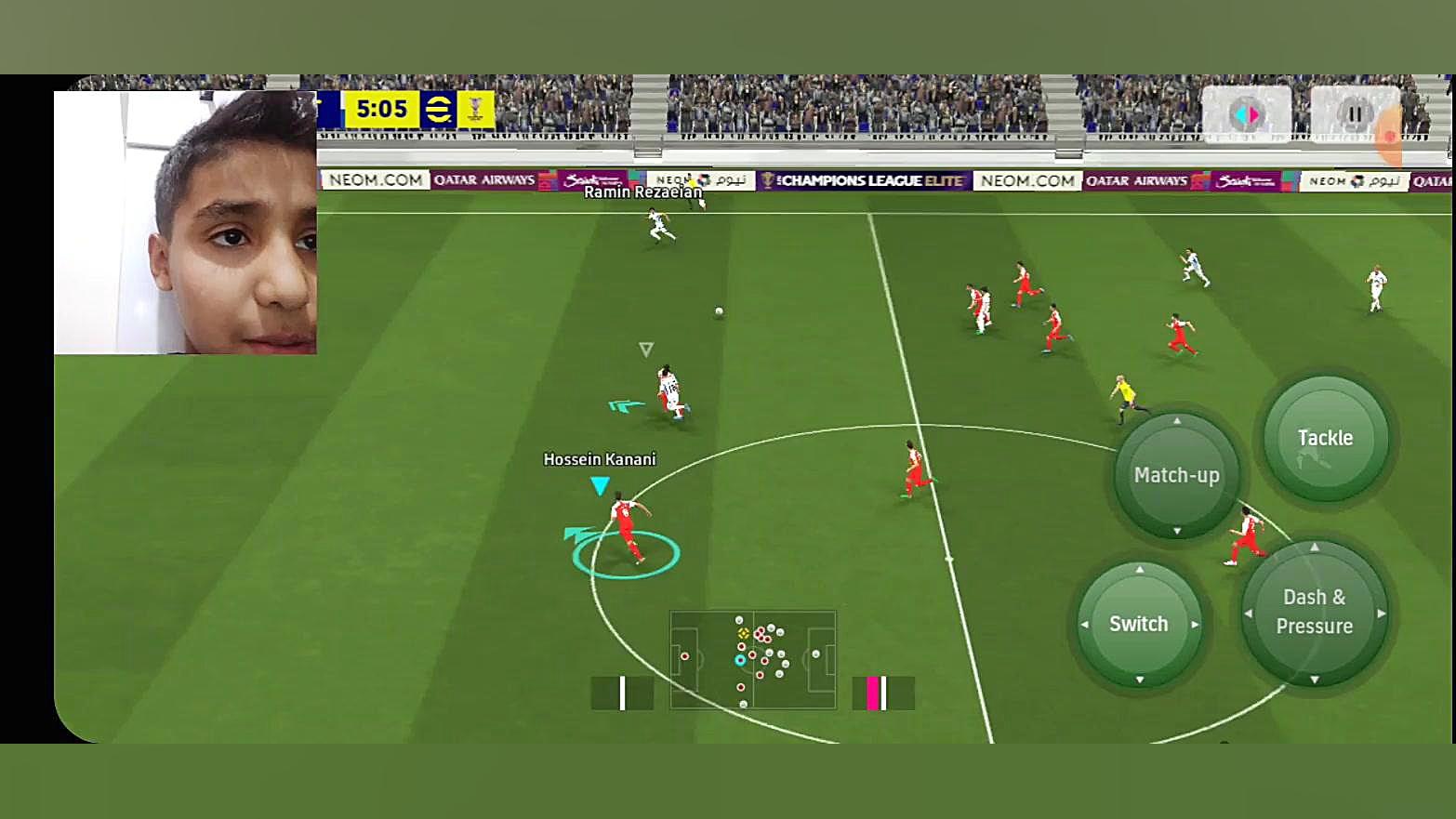The height and width of the screenshot is (819, 1456).
Task: Select the webcam overlay of the streamer
Action: (185, 222)
